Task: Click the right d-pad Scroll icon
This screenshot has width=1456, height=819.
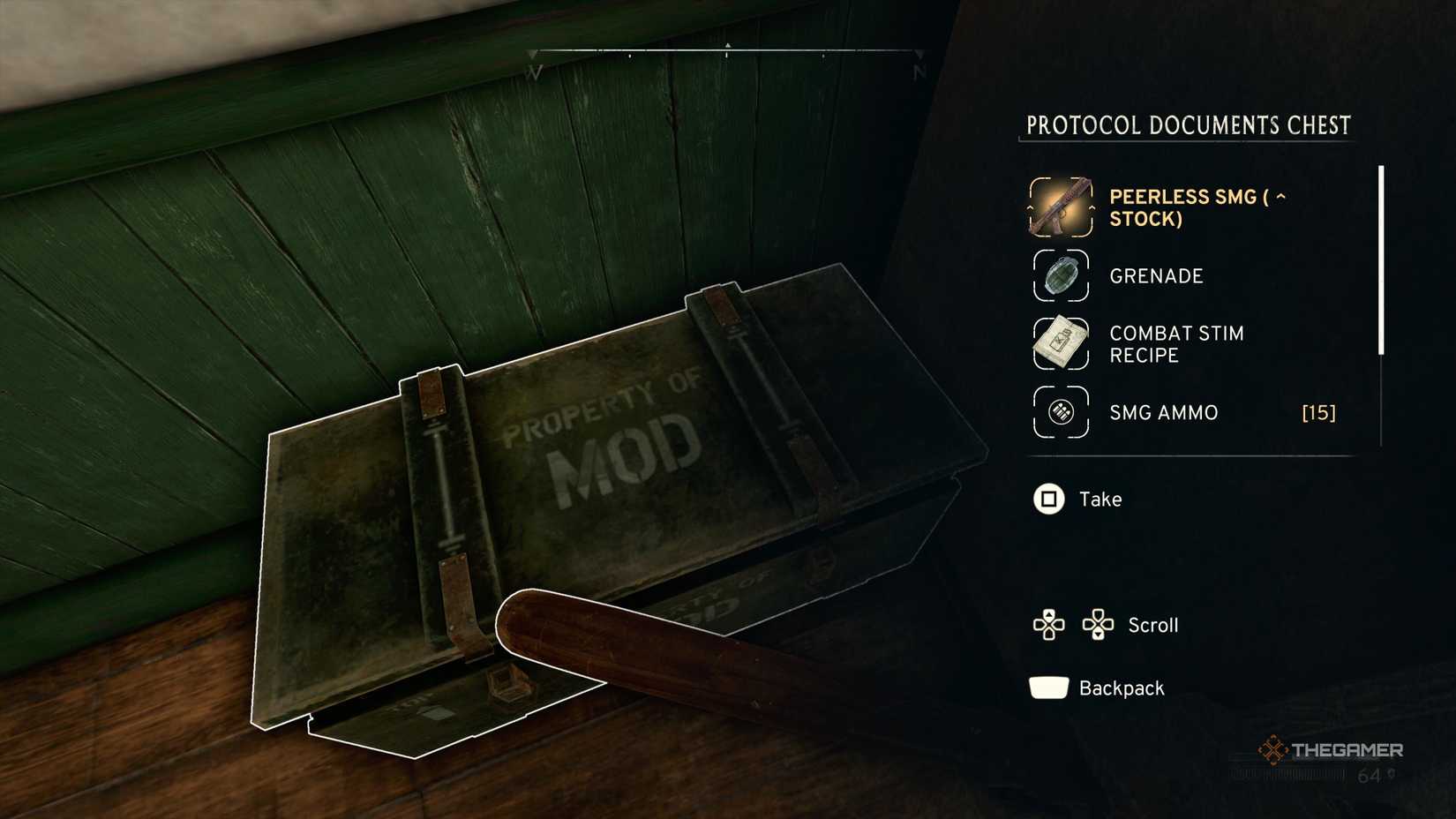Action: click(1099, 625)
